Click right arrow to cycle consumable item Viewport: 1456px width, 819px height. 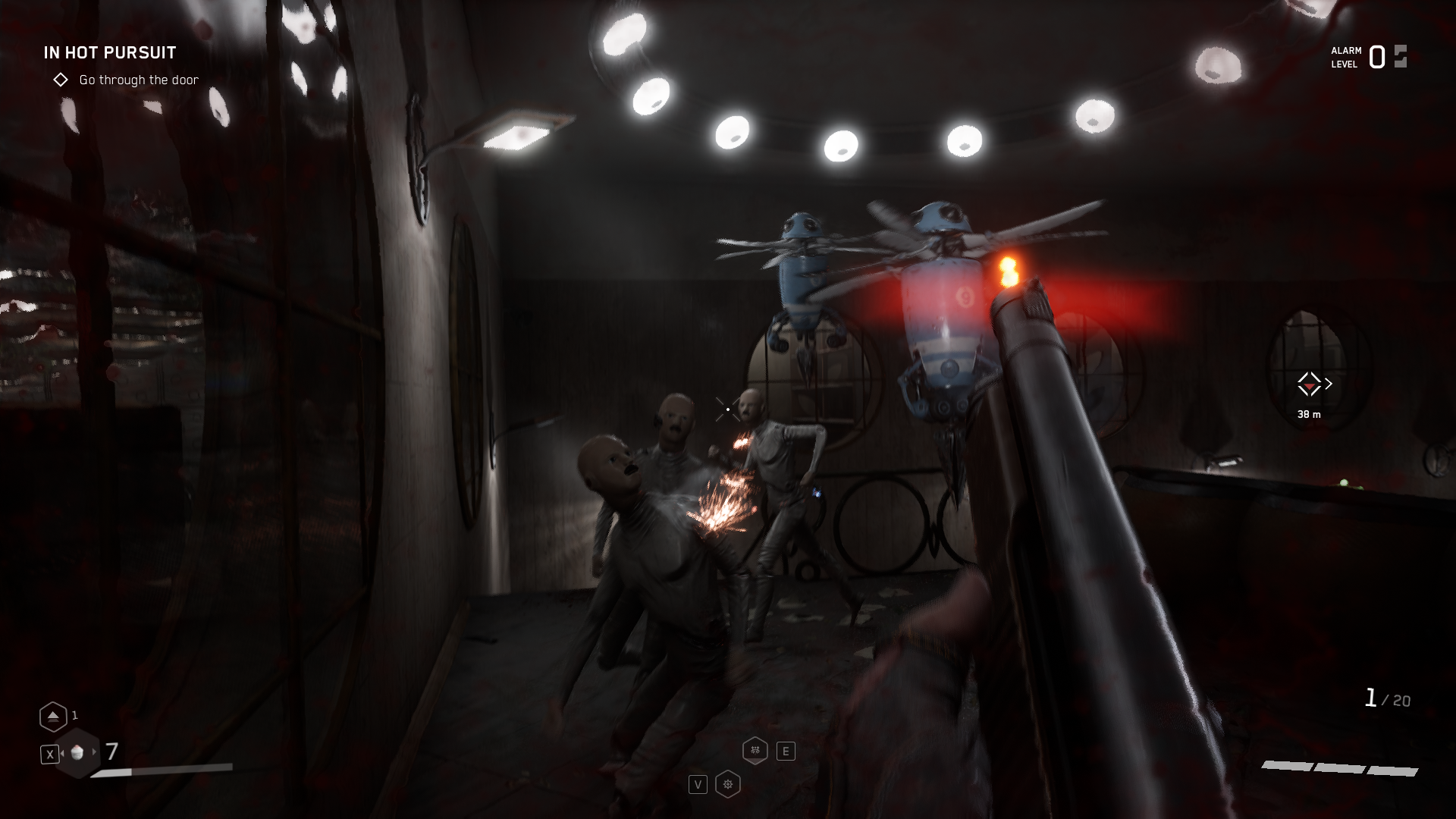click(94, 754)
